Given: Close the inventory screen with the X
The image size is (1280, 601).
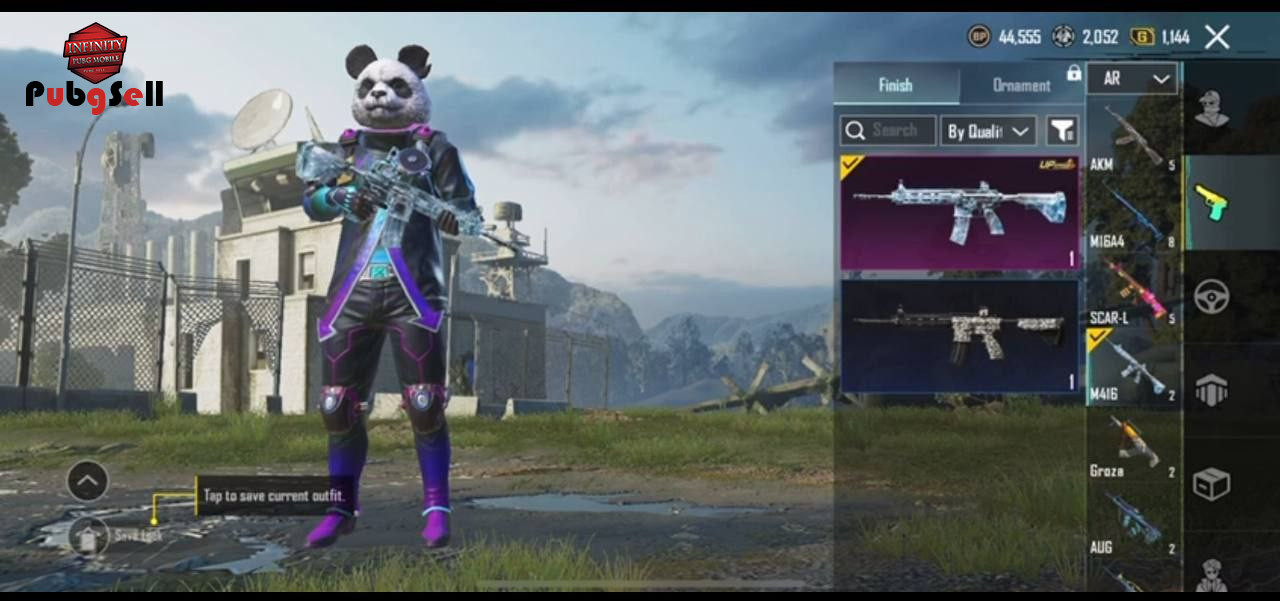Looking at the screenshot, I should [x=1217, y=38].
